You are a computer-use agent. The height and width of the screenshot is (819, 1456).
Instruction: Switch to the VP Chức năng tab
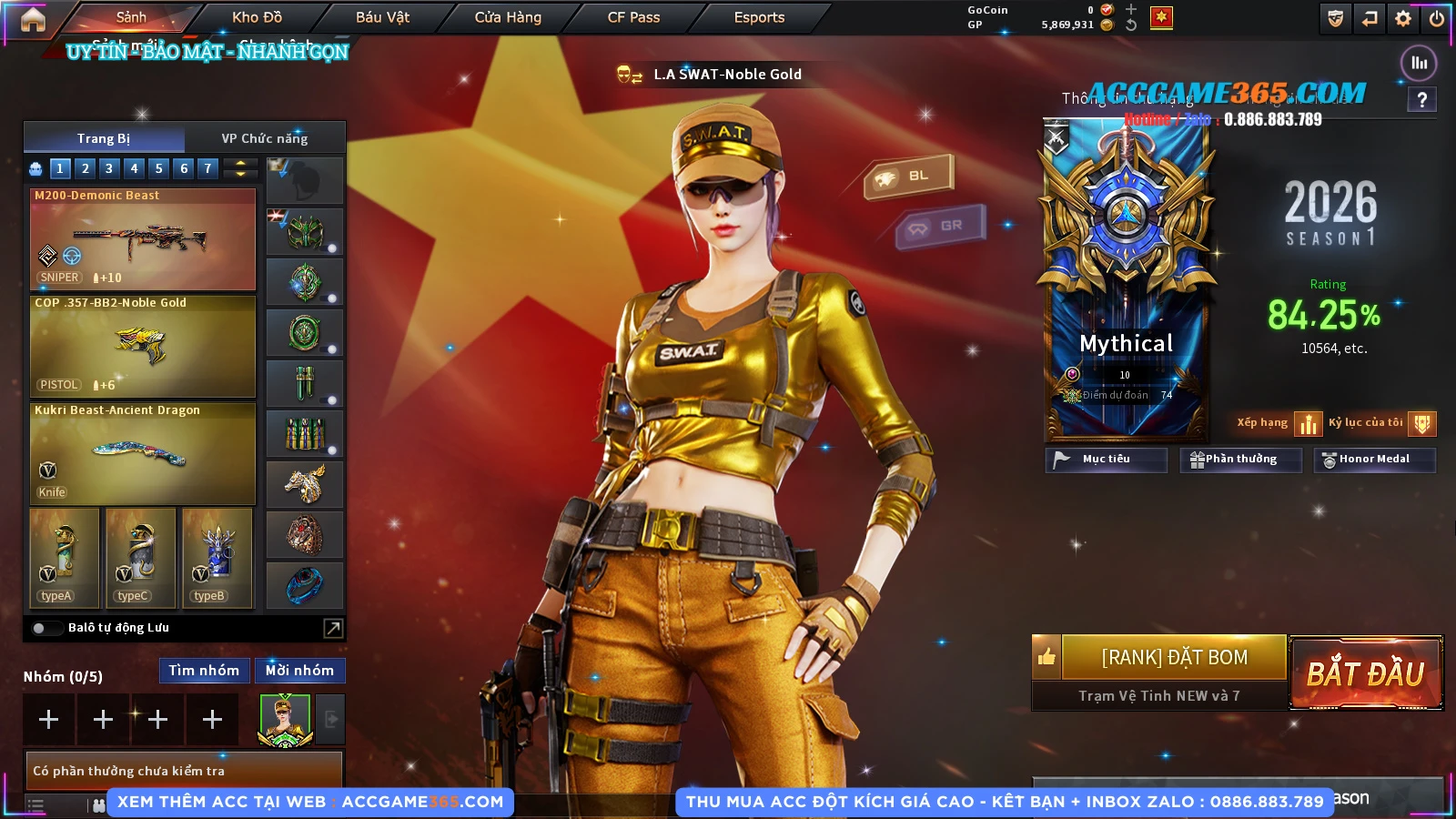(x=264, y=138)
